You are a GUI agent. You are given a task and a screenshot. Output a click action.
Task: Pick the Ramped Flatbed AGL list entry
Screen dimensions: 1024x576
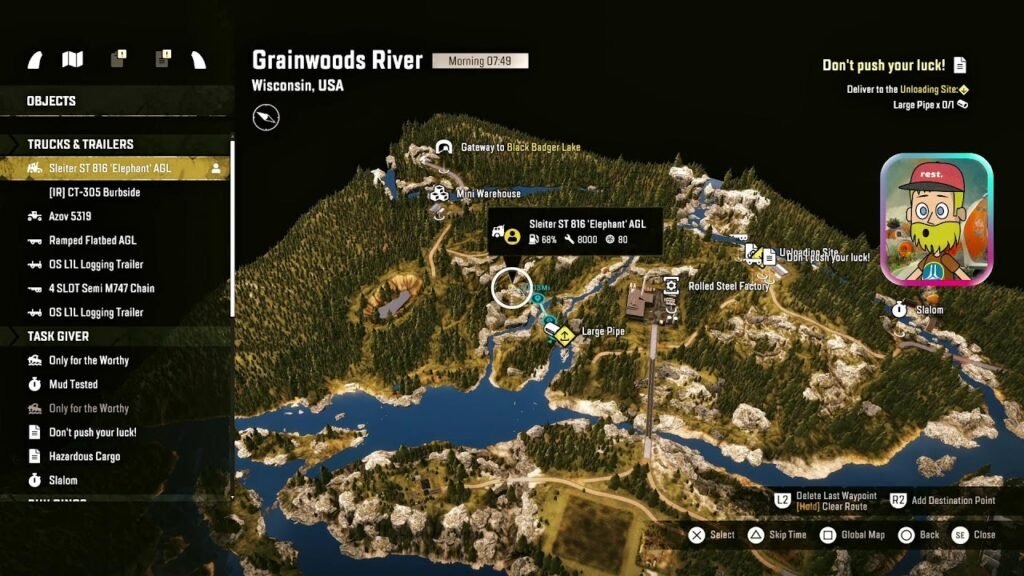(x=92, y=240)
